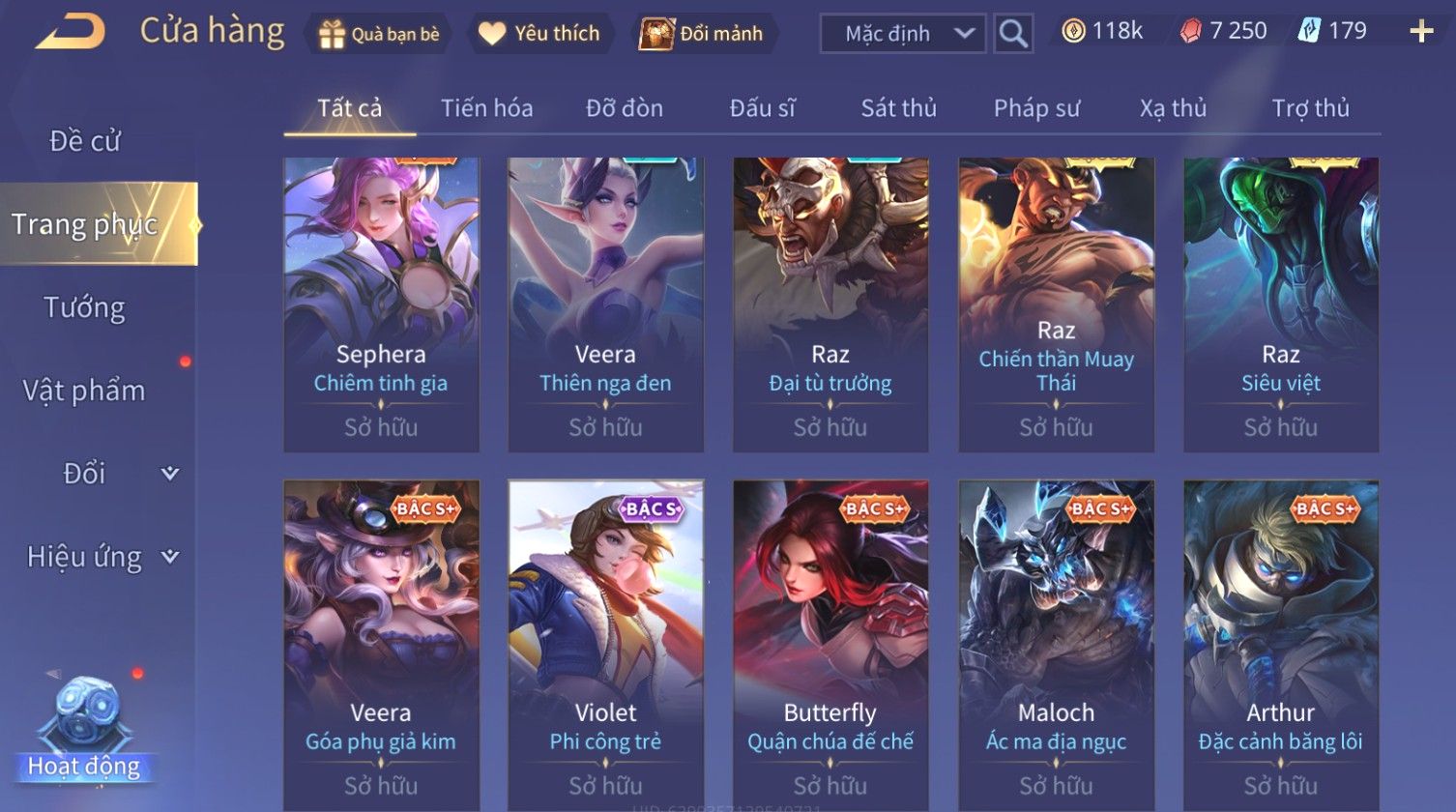This screenshot has height=812, width=1456.
Task: Select Sephera Chiêm tinh gia skin card
Action: 381,304
